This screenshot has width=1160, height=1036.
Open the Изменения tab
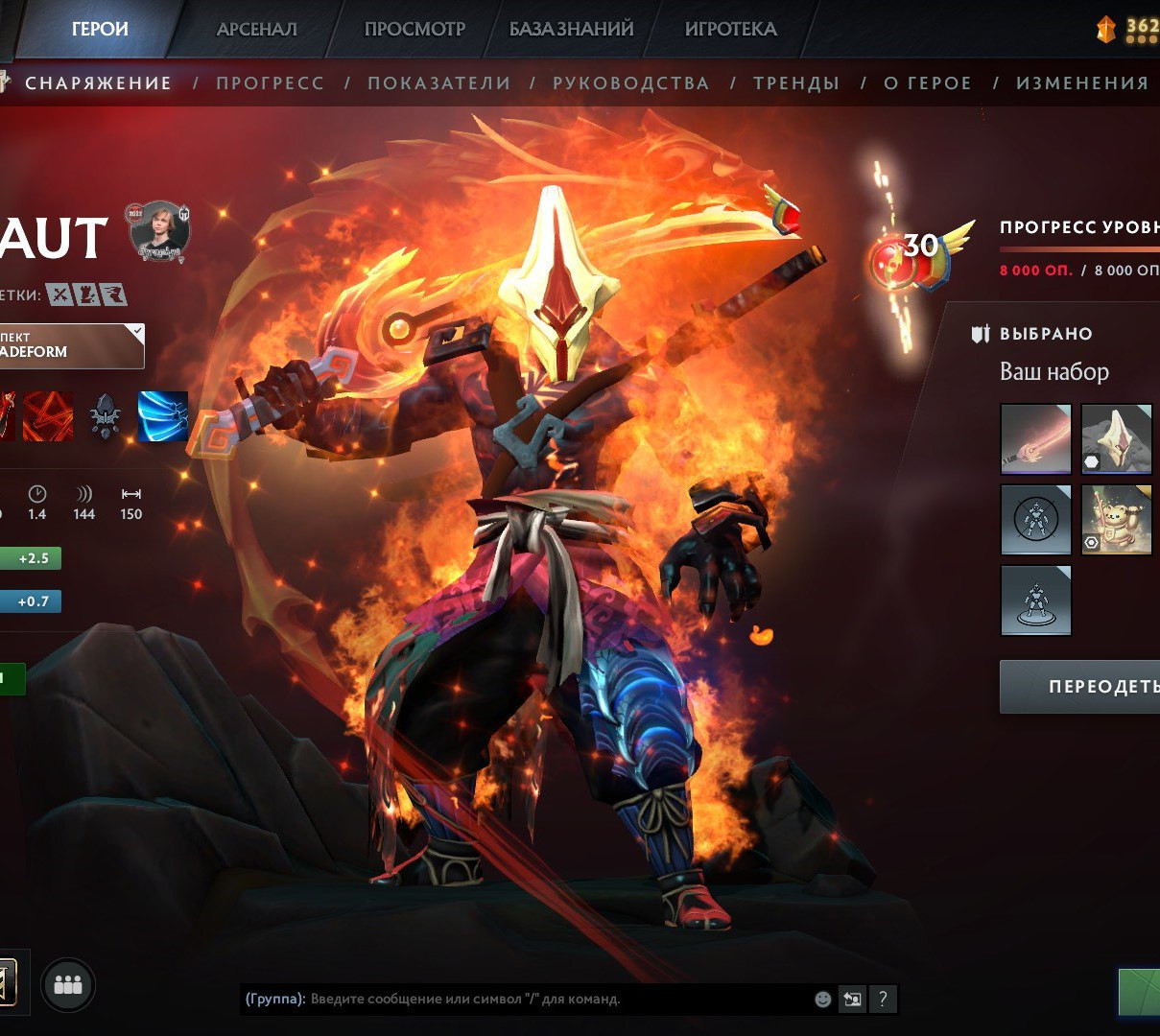tap(1081, 83)
